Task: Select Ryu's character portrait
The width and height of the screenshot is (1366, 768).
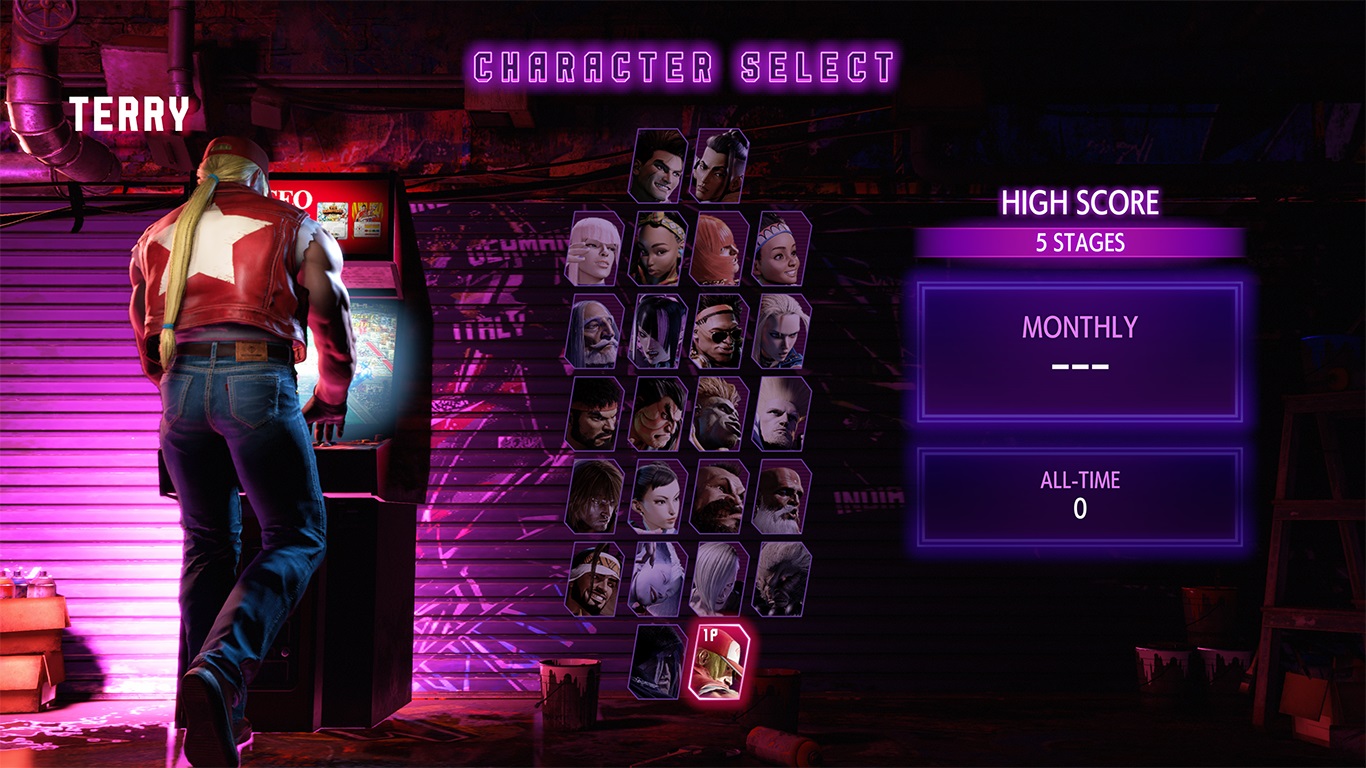Action: (596, 414)
